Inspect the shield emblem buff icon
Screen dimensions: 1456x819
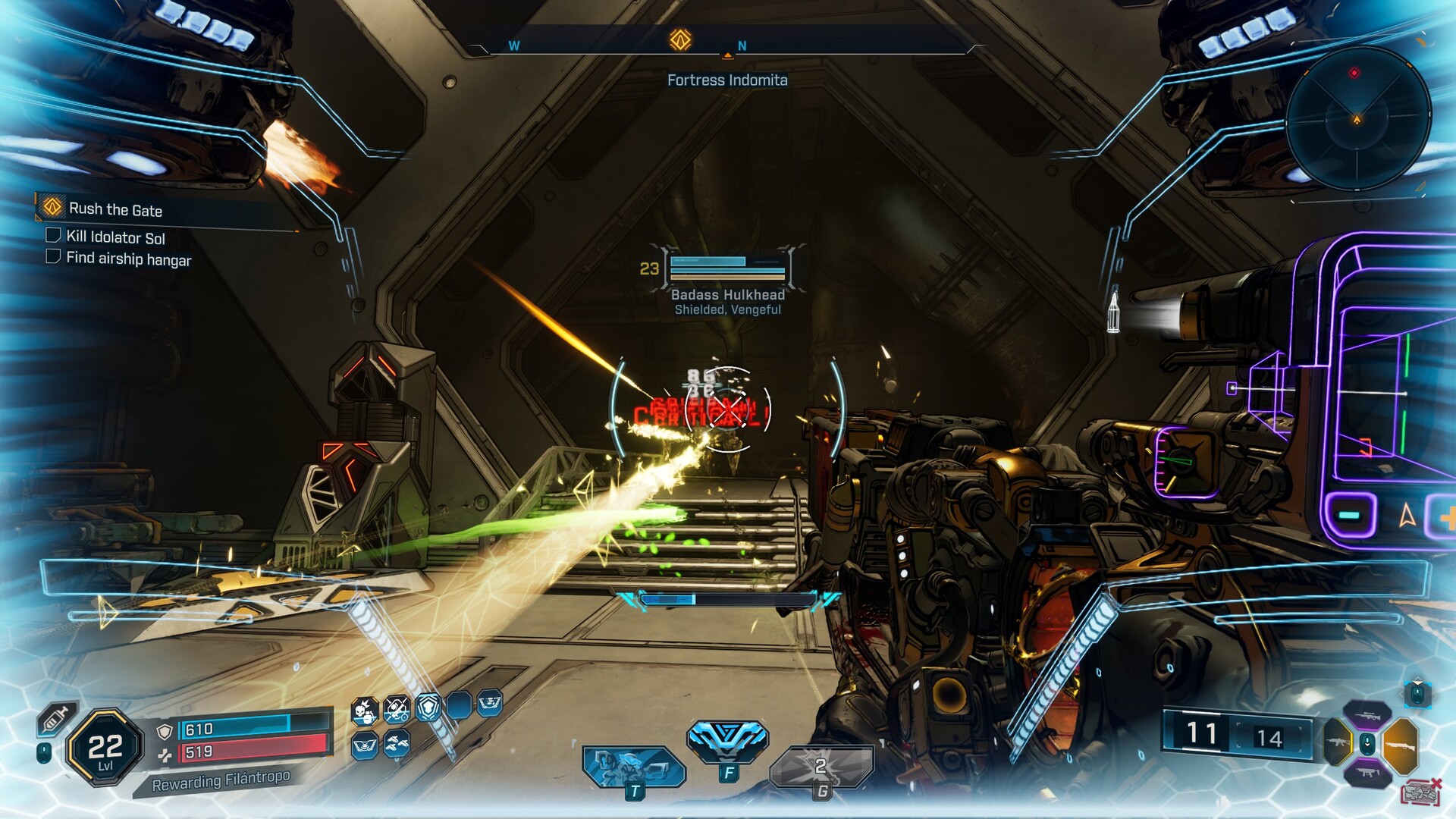click(x=428, y=708)
